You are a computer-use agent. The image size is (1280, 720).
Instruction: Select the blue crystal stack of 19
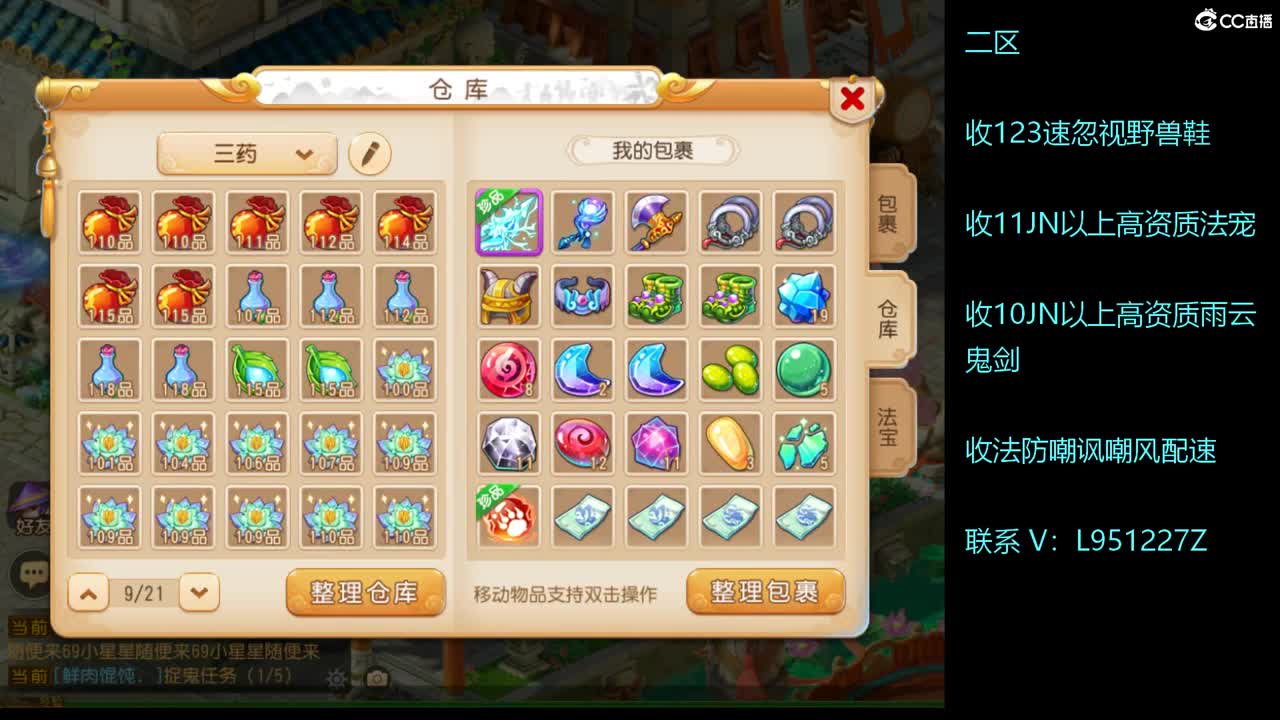coord(804,297)
